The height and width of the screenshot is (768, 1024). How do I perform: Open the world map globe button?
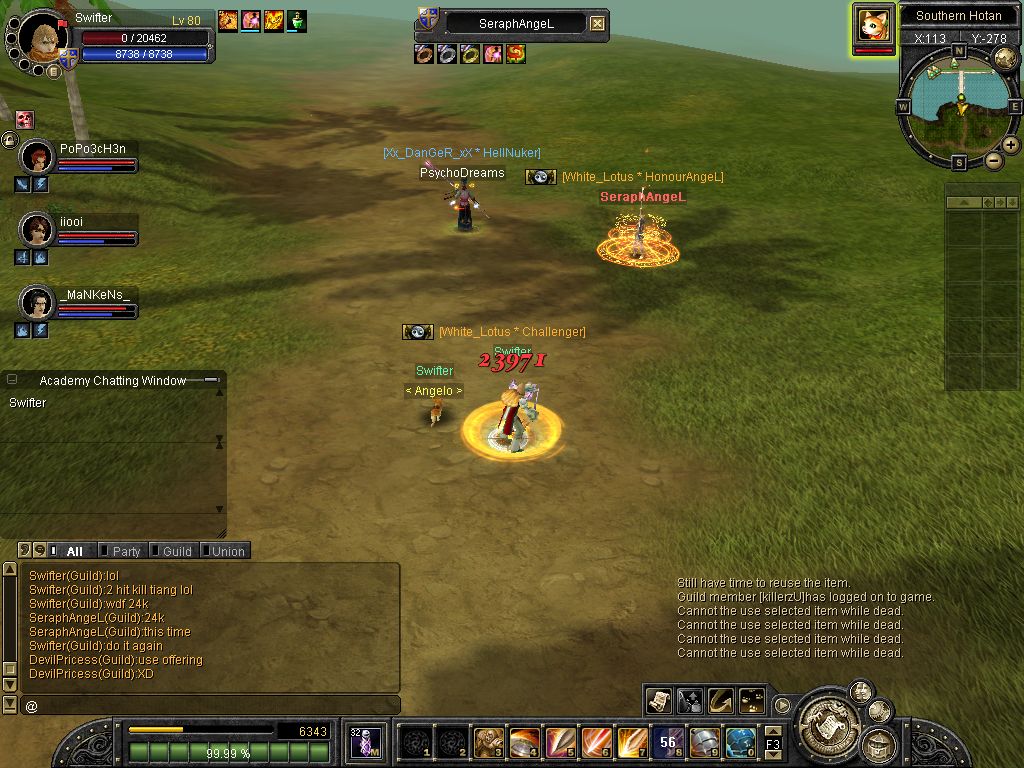click(x=1005, y=59)
